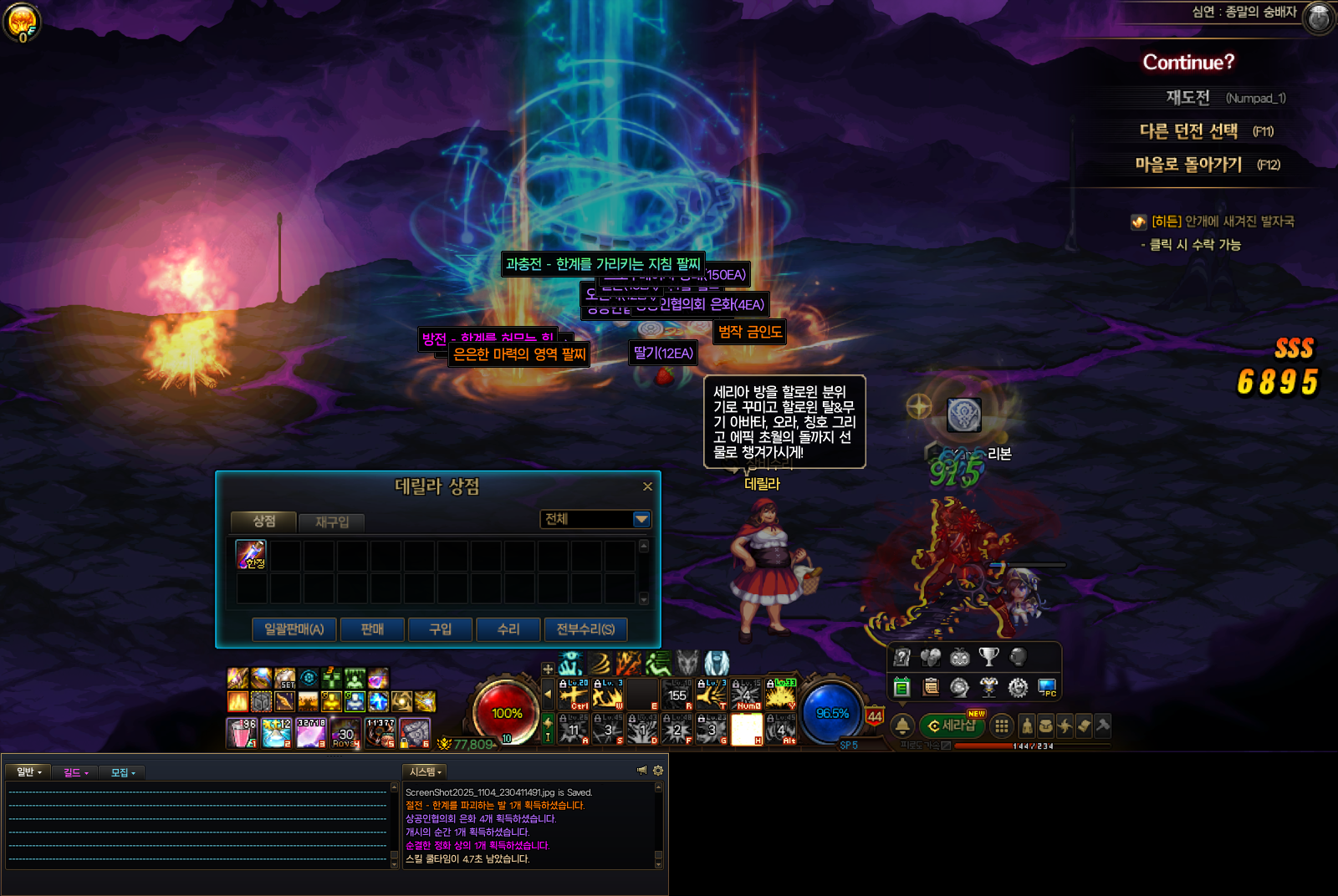Select 다른 던전 선택 option
Image resolution: width=1338 pixels, height=896 pixels.
pos(1188,131)
